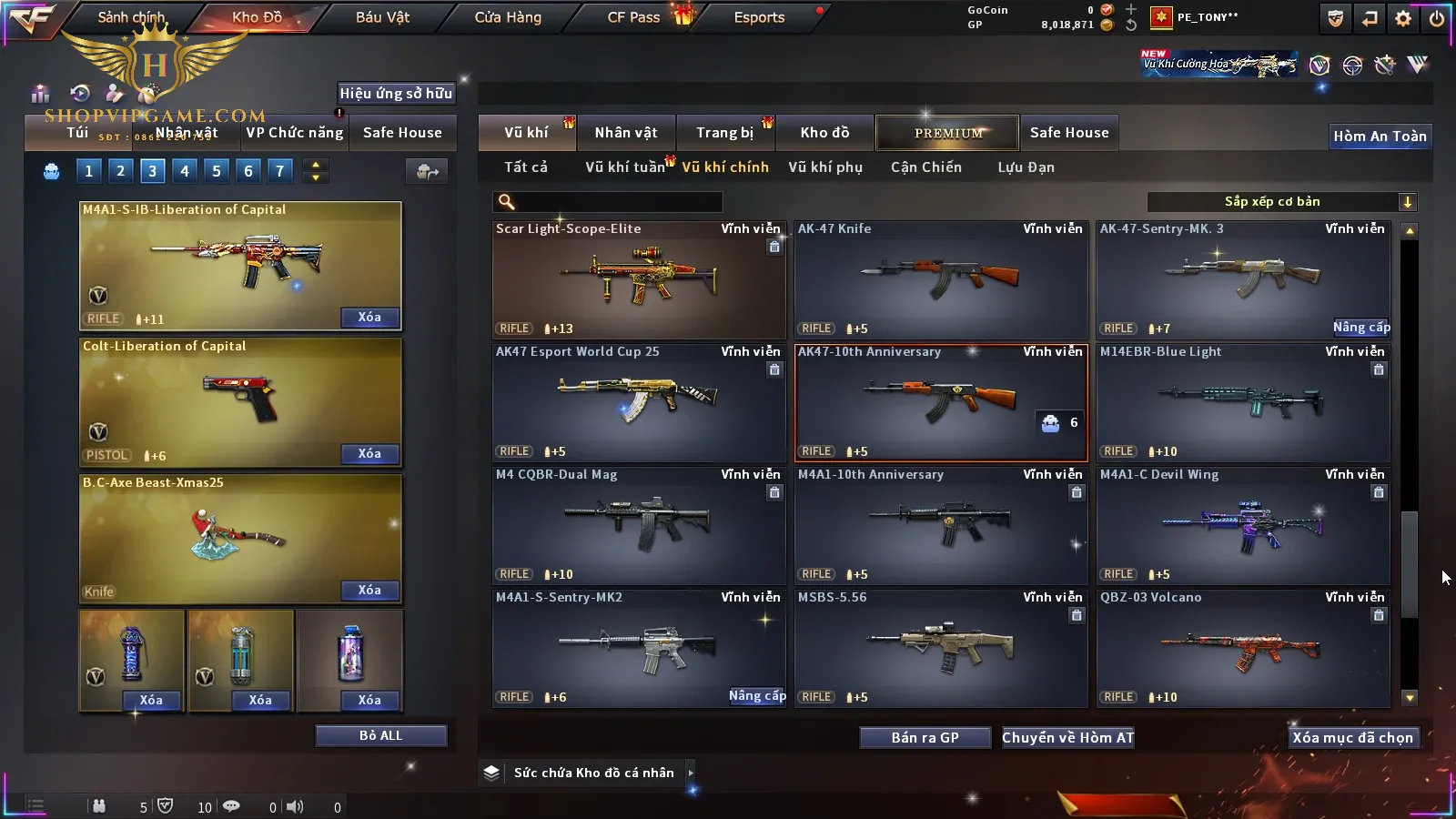Viewport: 1456px width, 819px height.
Task: Click Bỏ ALL to unequip everything
Action: [x=380, y=735]
